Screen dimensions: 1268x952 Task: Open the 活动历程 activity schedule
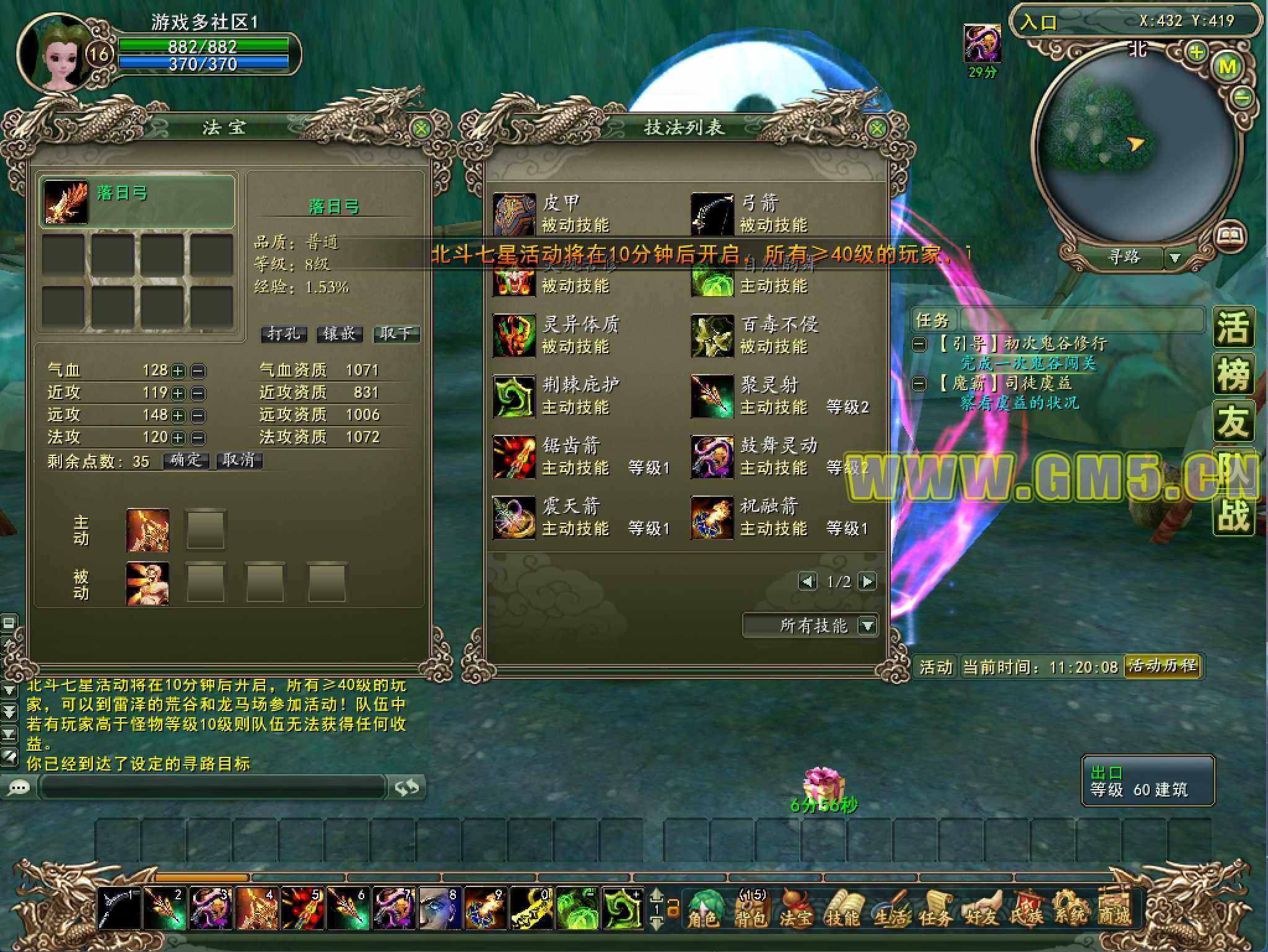1162,666
